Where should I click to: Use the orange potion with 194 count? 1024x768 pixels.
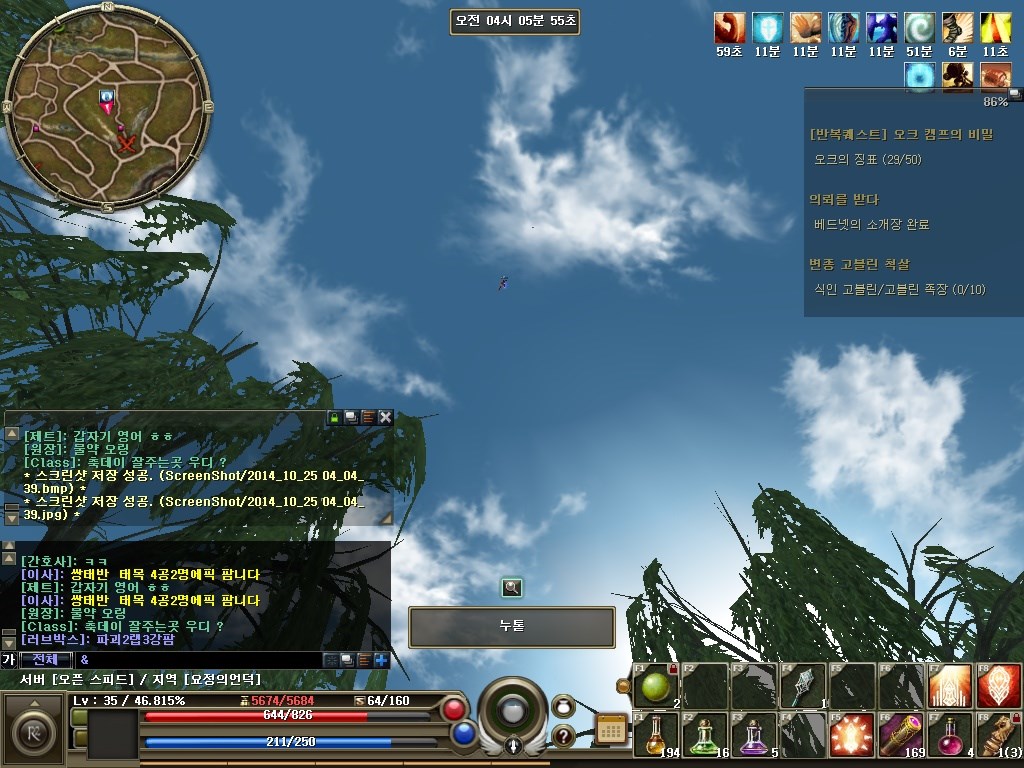(655, 735)
